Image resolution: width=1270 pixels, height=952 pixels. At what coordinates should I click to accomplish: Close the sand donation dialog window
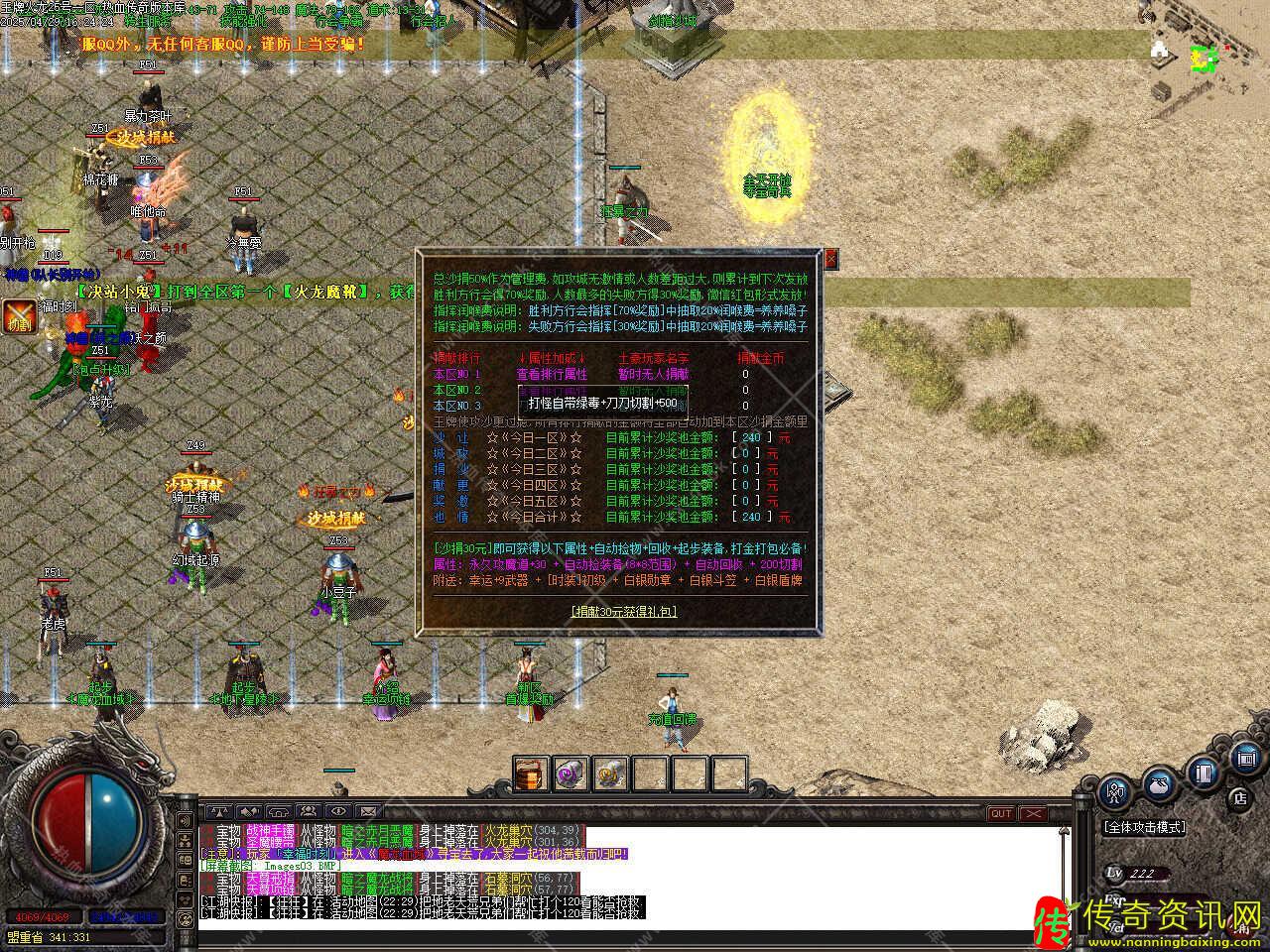pos(830,259)
